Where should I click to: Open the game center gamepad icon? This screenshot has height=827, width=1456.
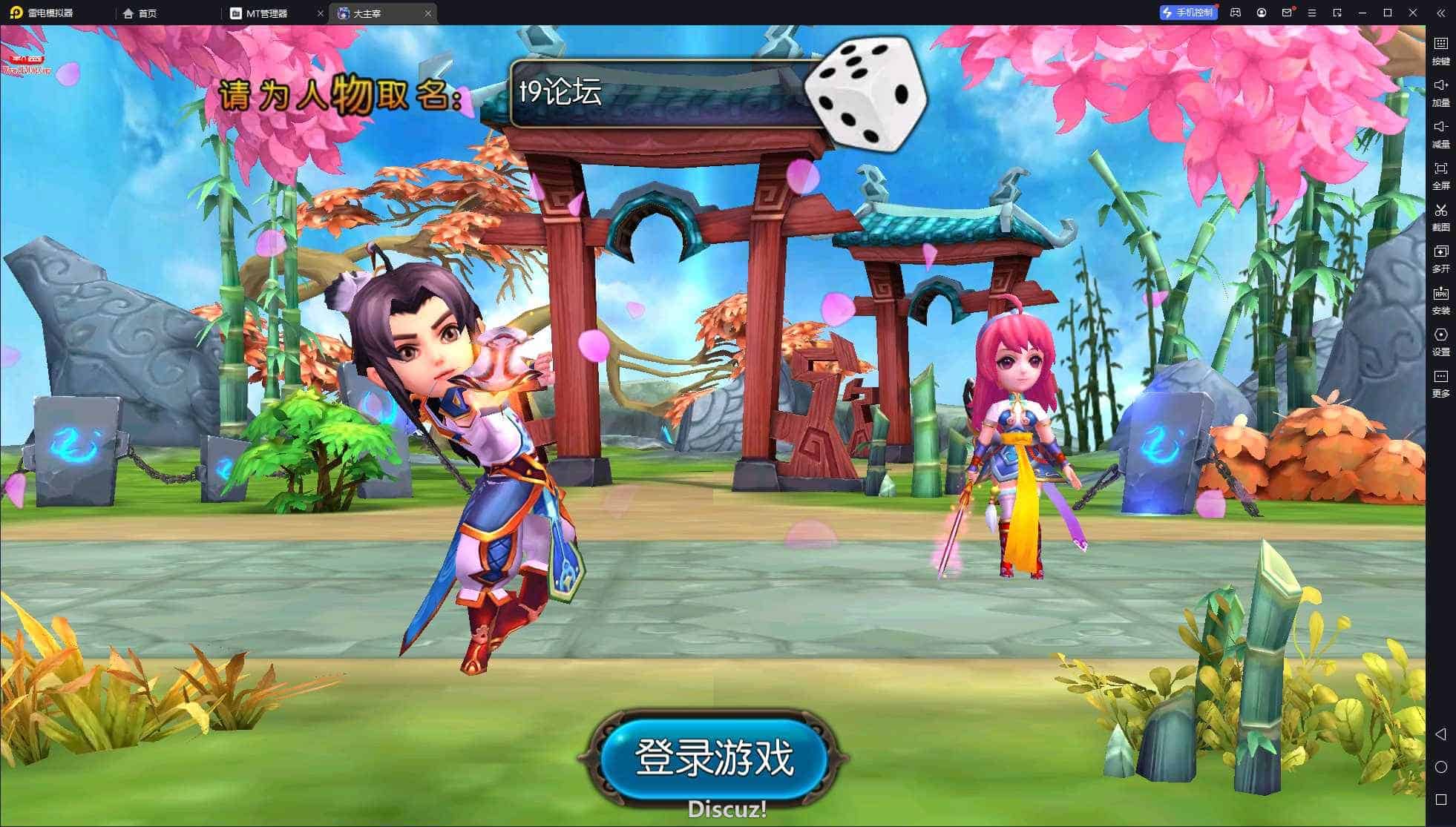tap(1235, 13)
